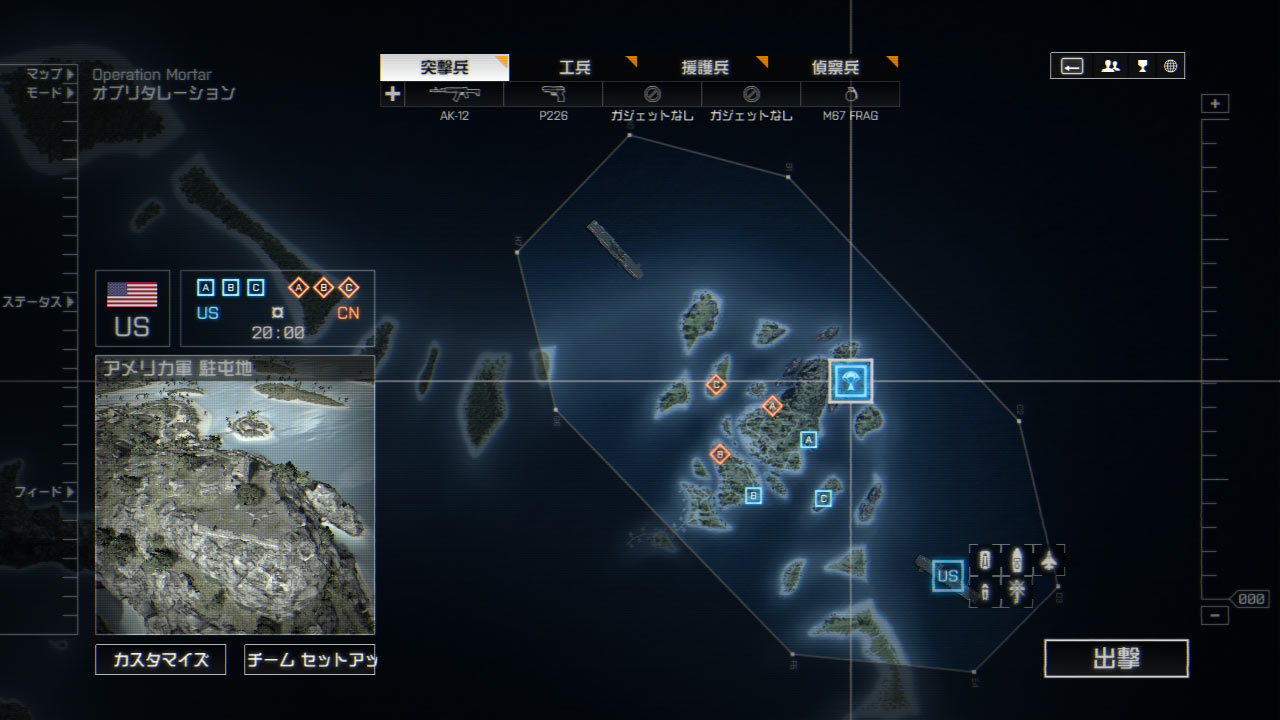Zoom out the map with minus button

1215,615
